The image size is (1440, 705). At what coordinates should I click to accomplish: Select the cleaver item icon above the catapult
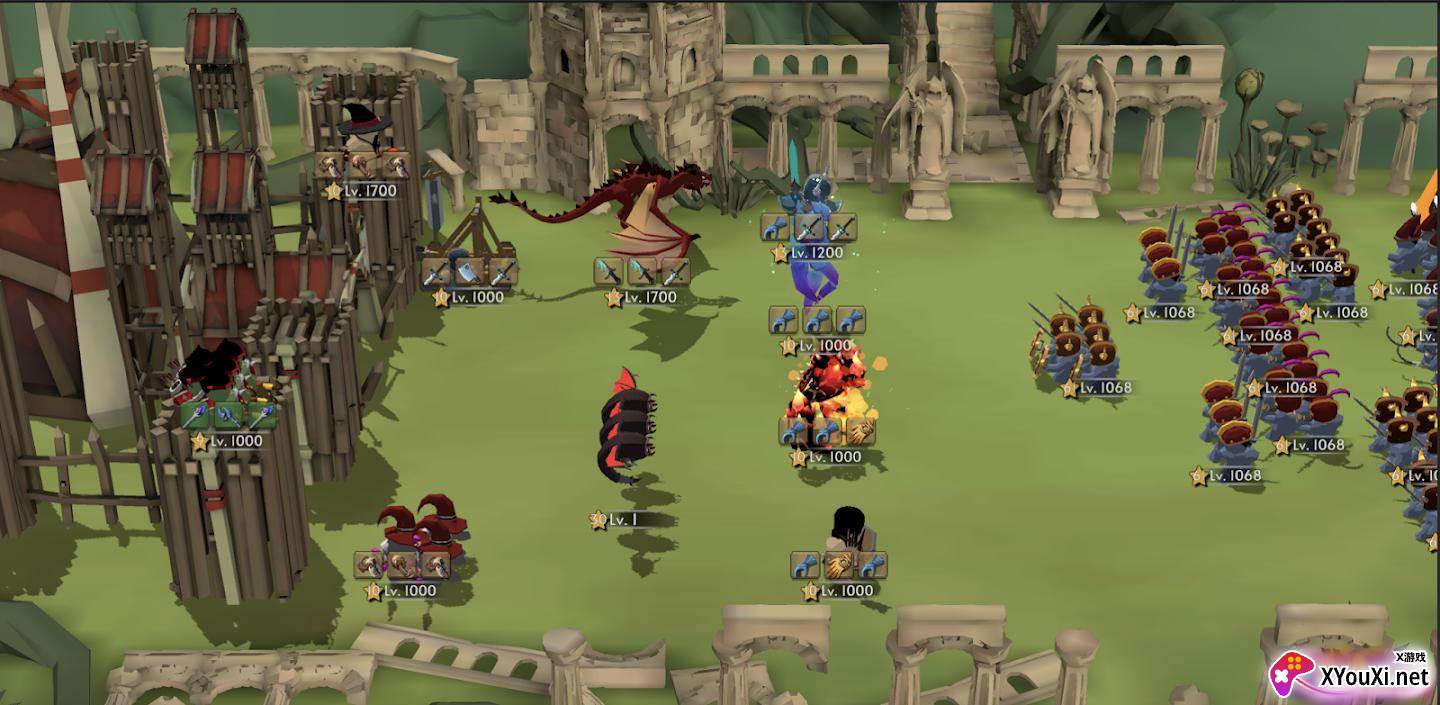coord(468,271)
